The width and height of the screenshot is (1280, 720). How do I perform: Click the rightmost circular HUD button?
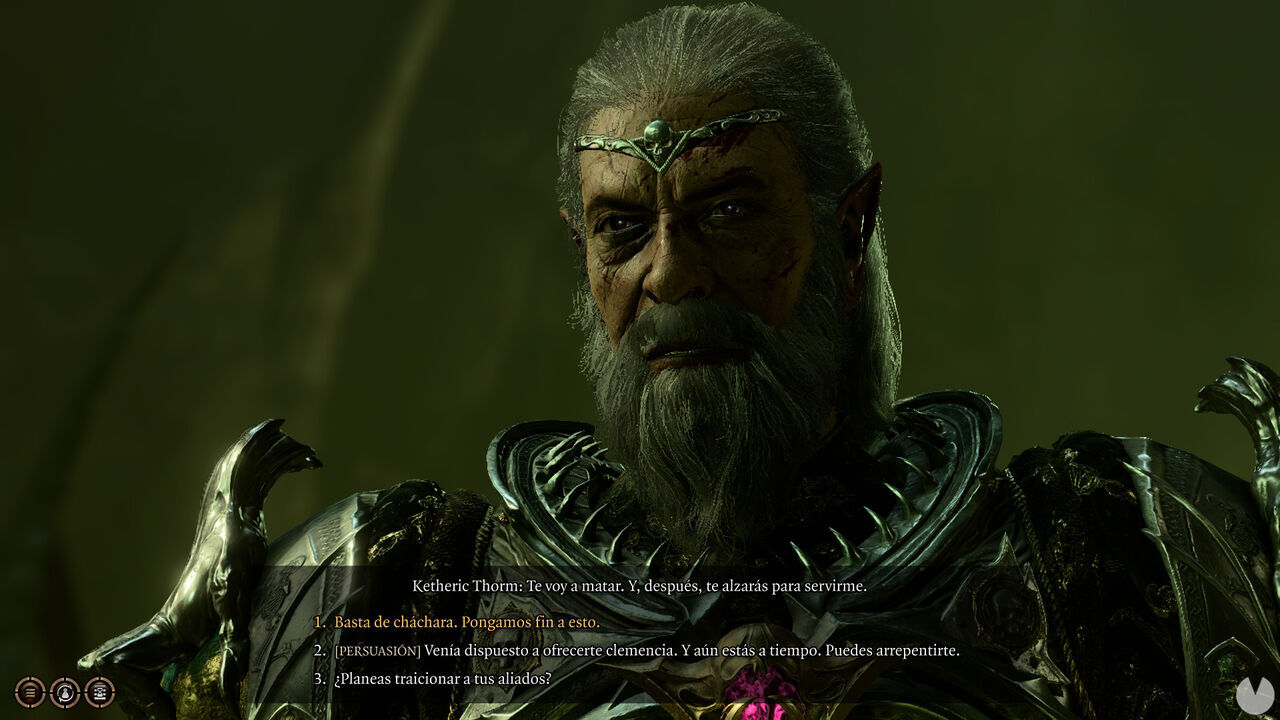pyautogui.click(x=98, y=692)
